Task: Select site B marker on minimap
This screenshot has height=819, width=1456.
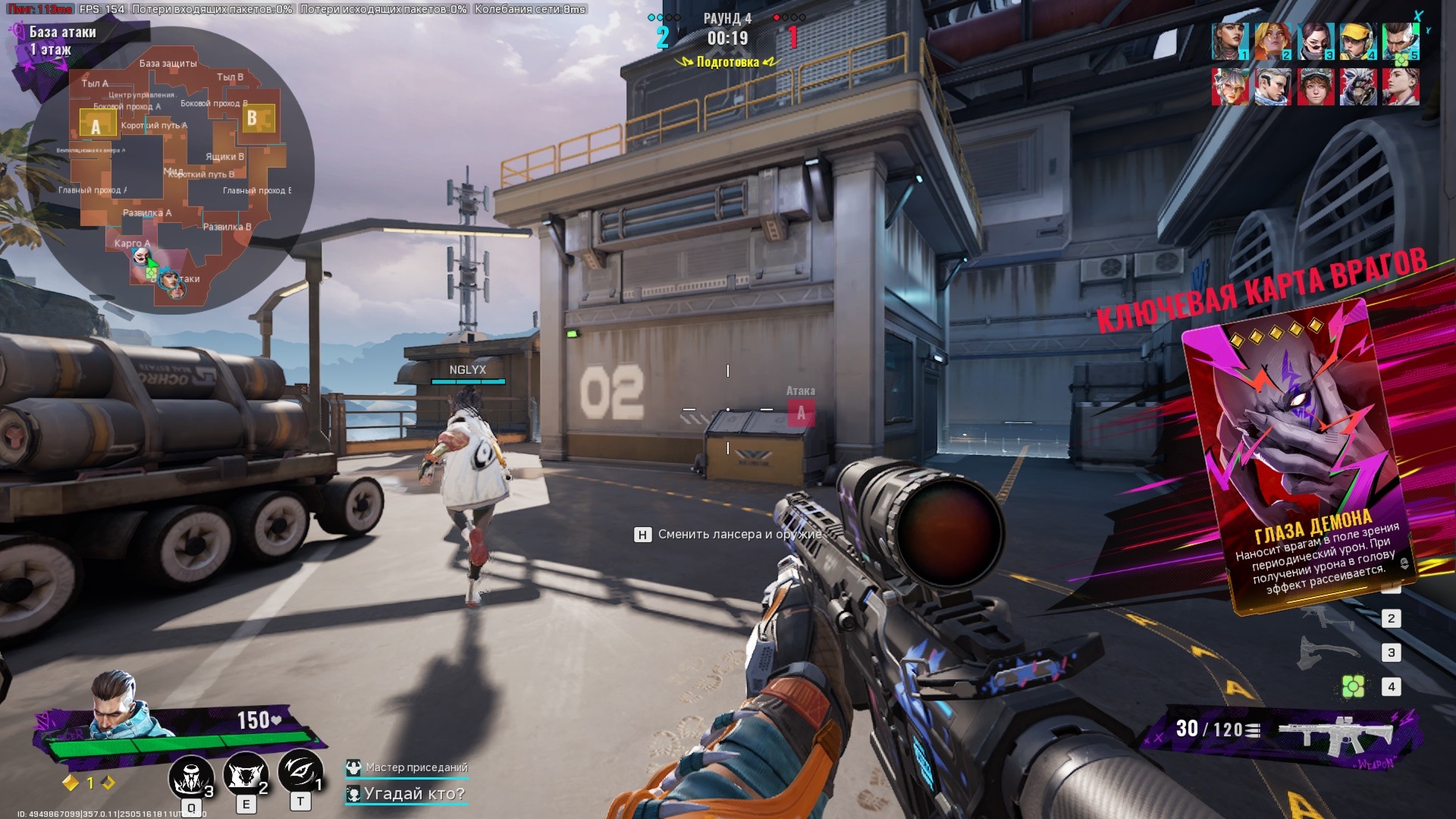Action: [x=253, y=118]
